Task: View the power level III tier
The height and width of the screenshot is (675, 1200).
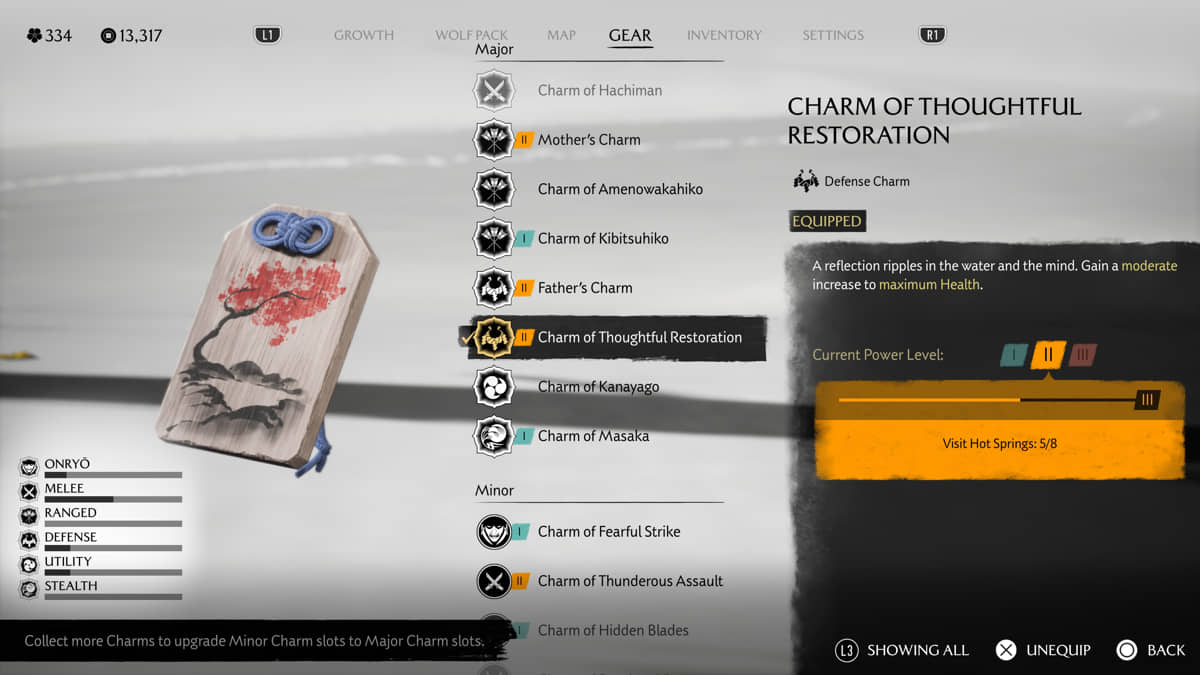Action: (x=1082, y=355)
